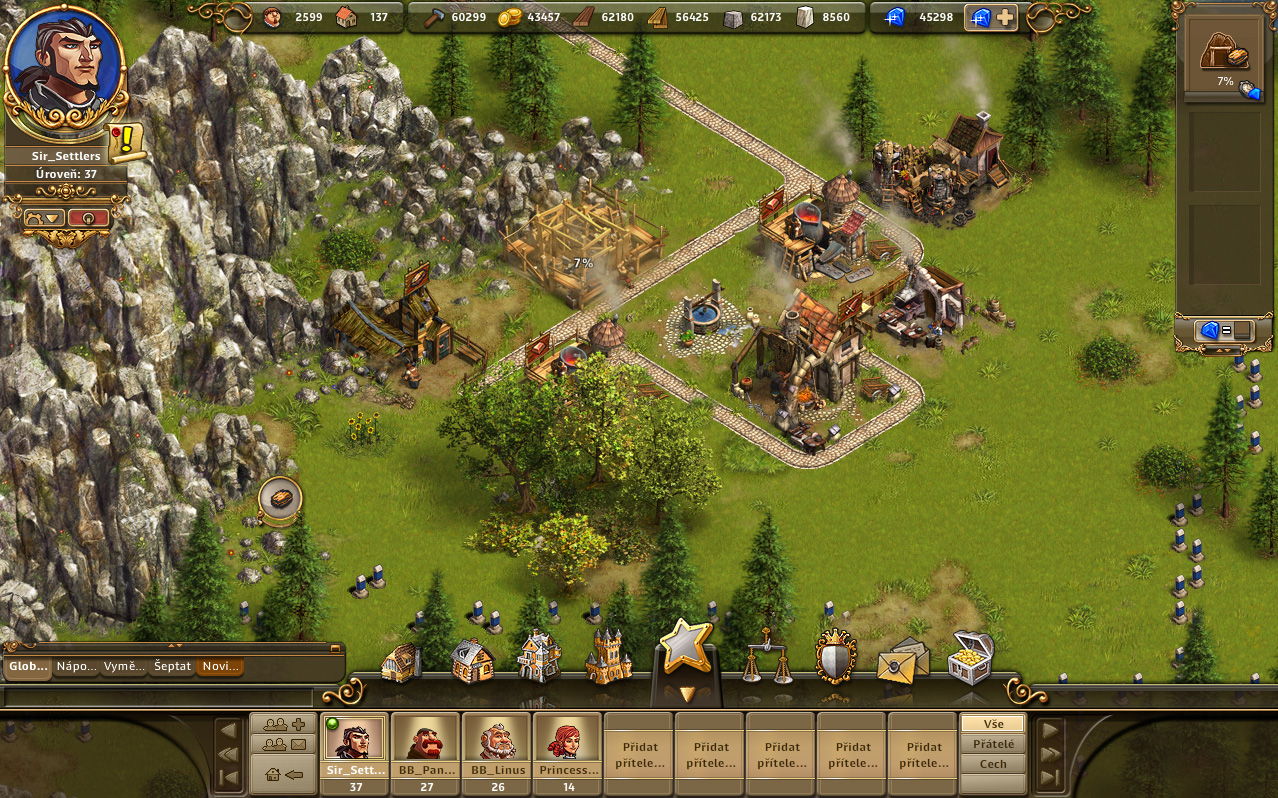Switch to the Šeptat chat tab
The width and height of the screenshot is (1278, 798).
tap(172, 666)
